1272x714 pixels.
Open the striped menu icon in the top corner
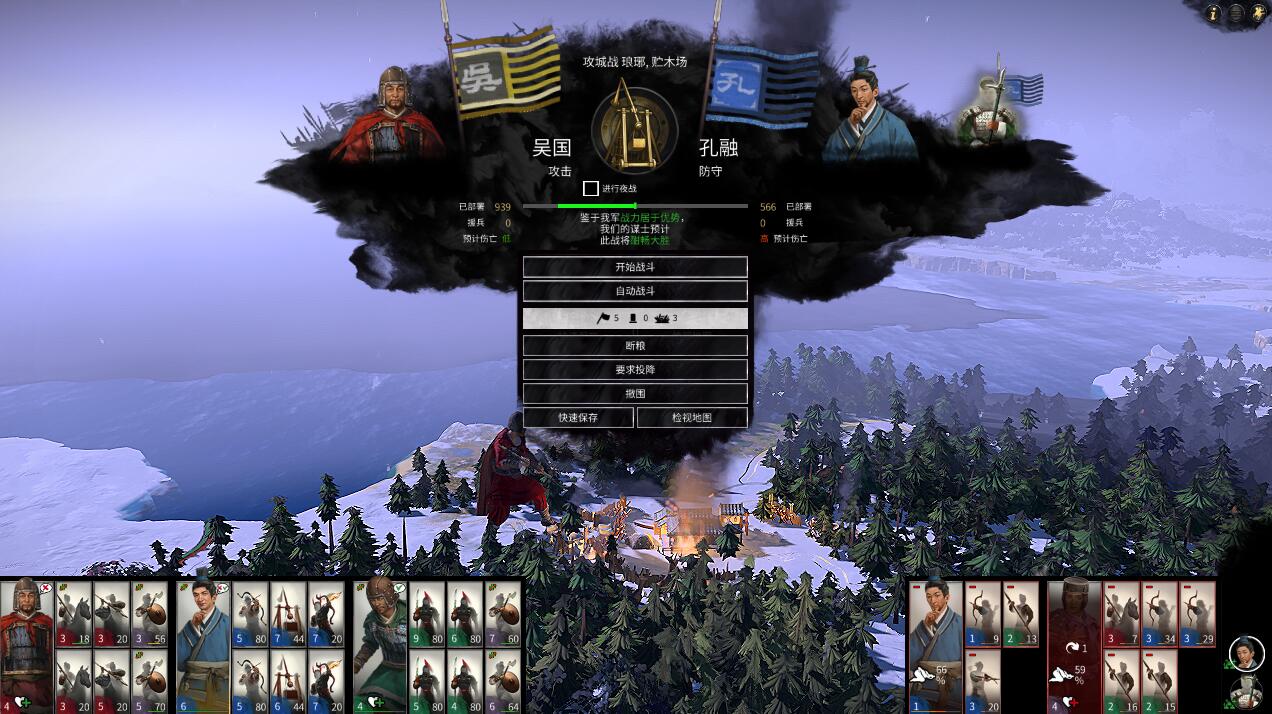pos(1236,13)
